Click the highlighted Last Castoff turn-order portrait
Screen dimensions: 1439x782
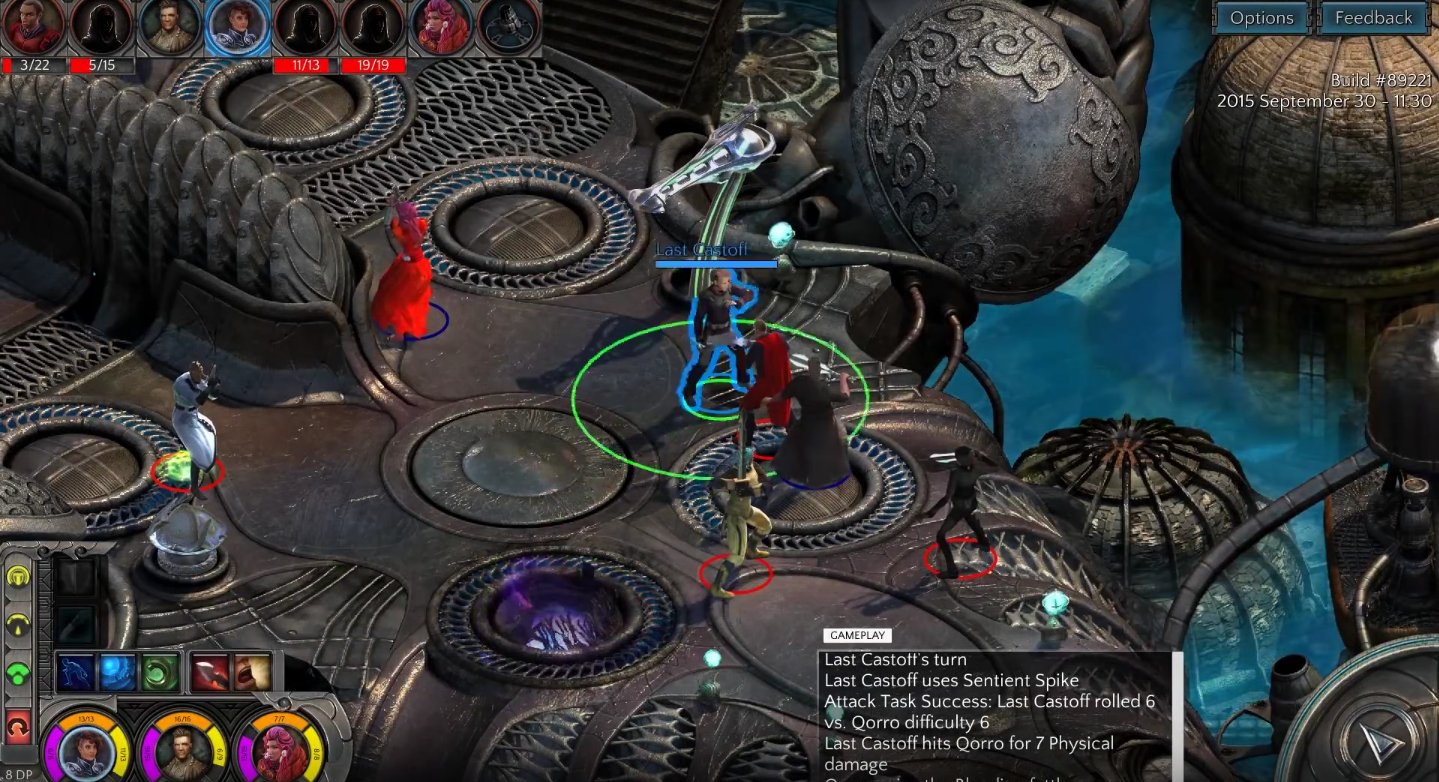237,27
